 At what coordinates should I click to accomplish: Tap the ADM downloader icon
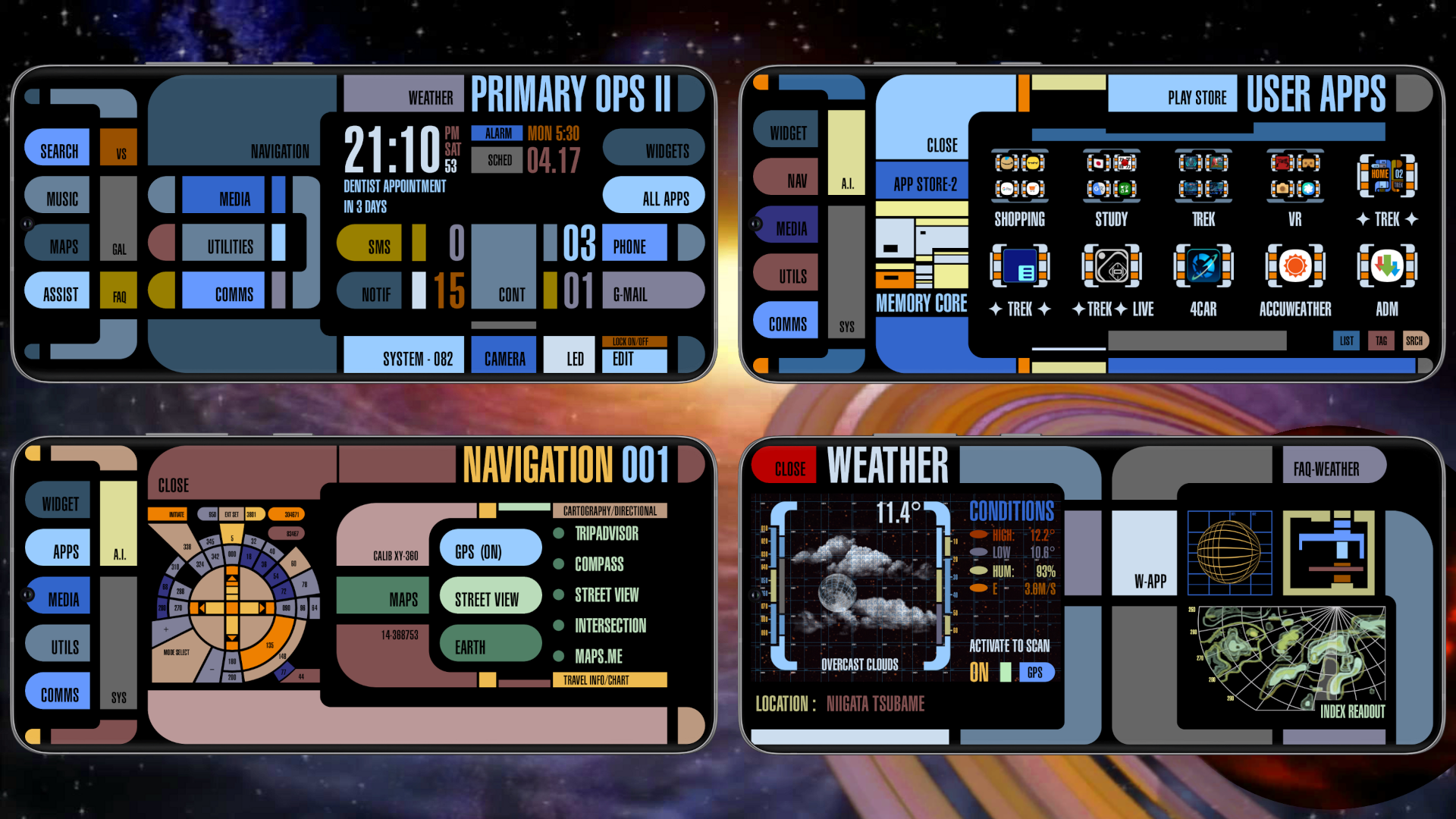[1386, 267]
